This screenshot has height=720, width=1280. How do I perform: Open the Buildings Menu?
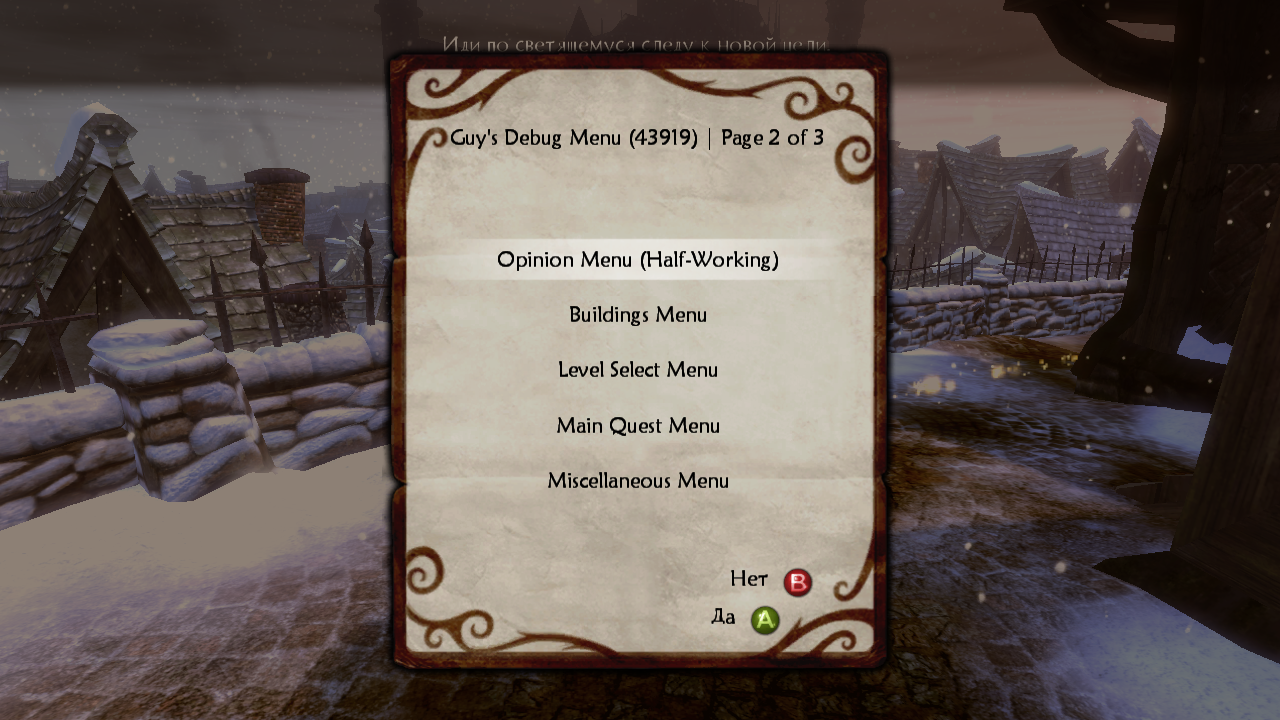(x=638, y=315)
